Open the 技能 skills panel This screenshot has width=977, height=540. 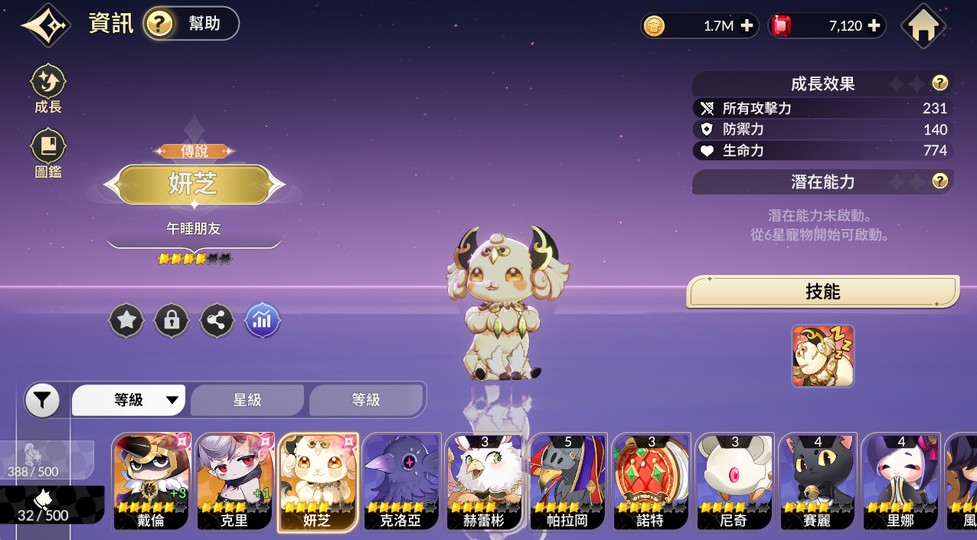click(822, 292)
